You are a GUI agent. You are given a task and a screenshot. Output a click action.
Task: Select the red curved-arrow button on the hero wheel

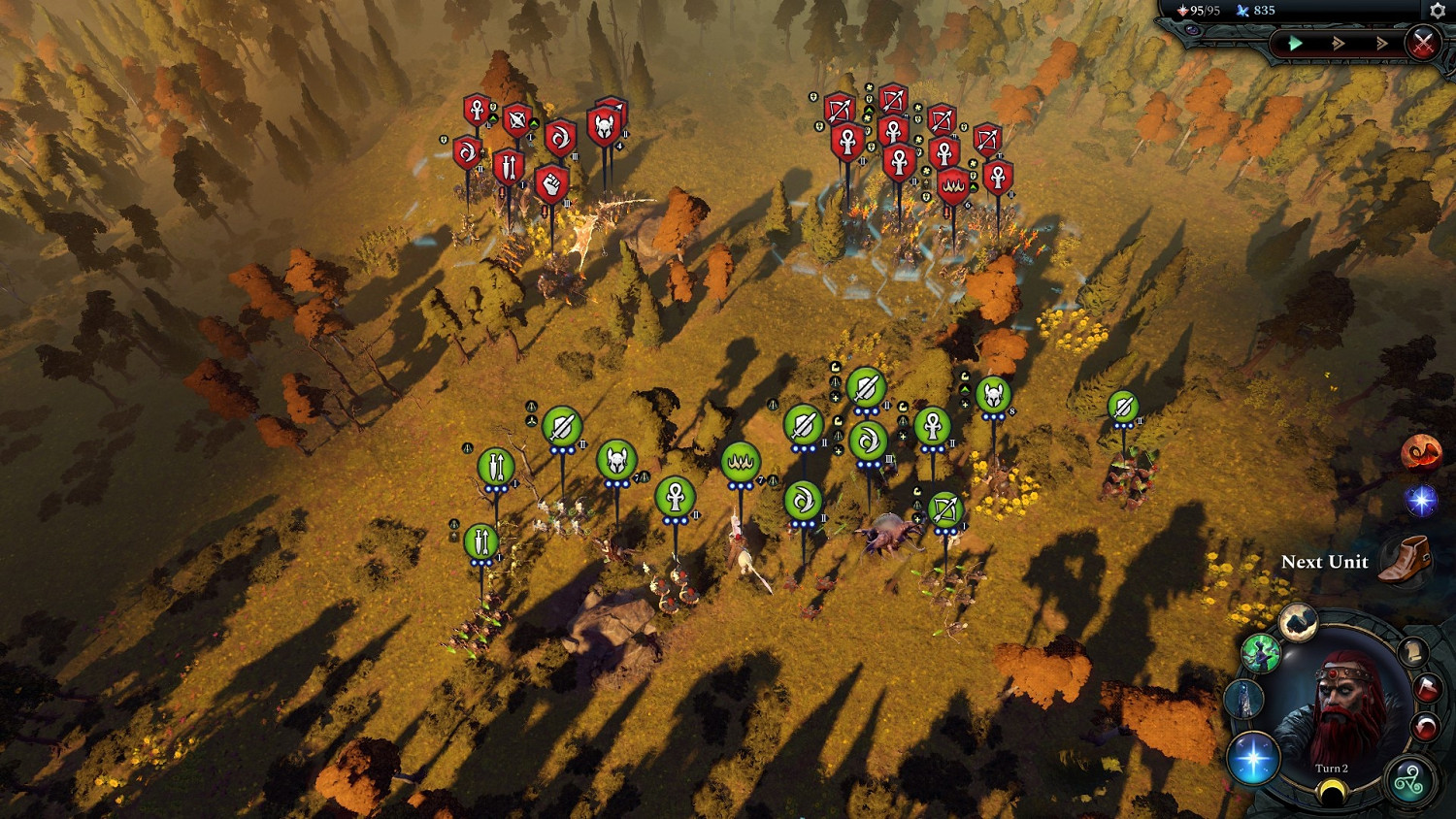point(1425,727)
